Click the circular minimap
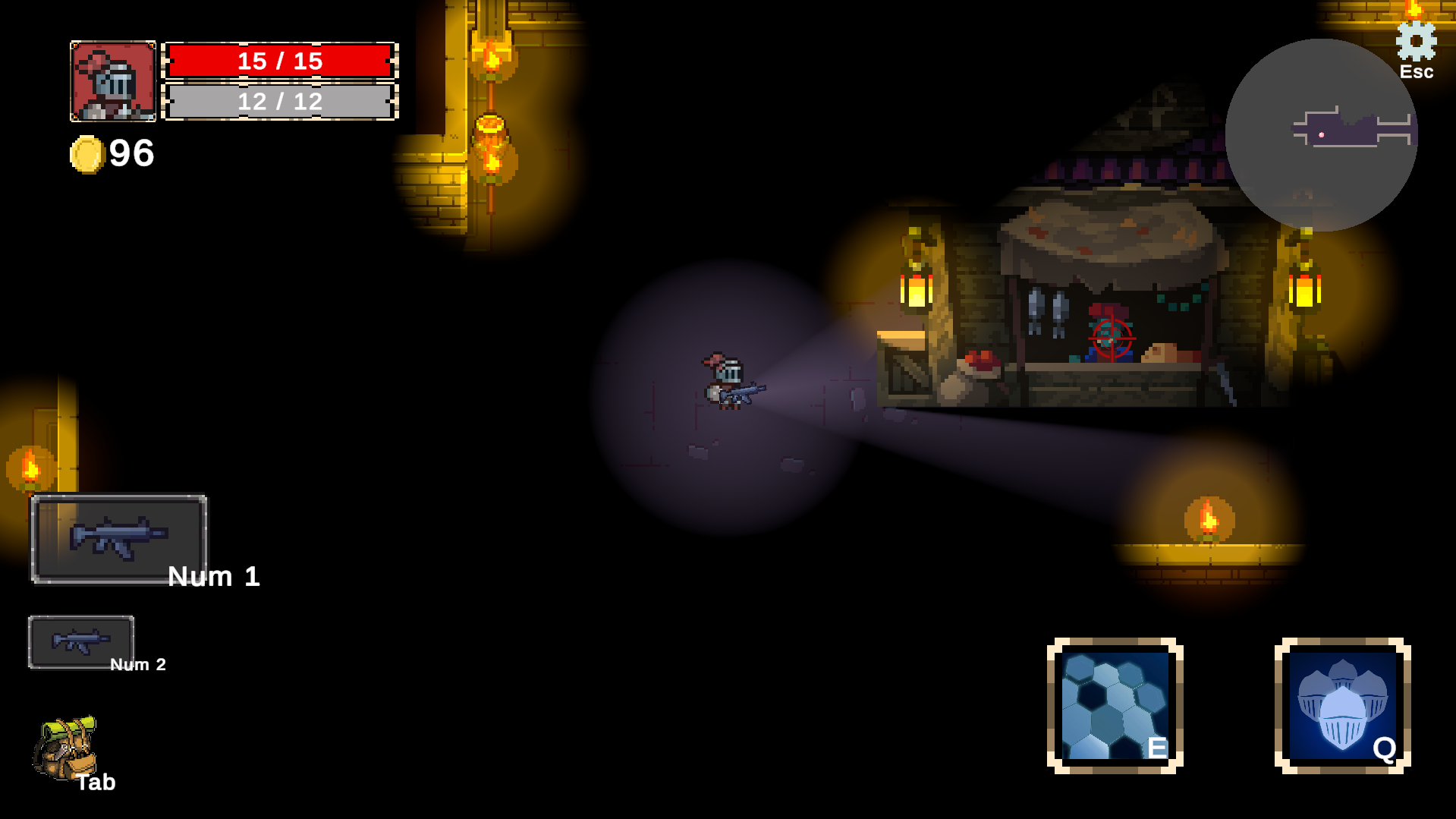 (1321, 135)
